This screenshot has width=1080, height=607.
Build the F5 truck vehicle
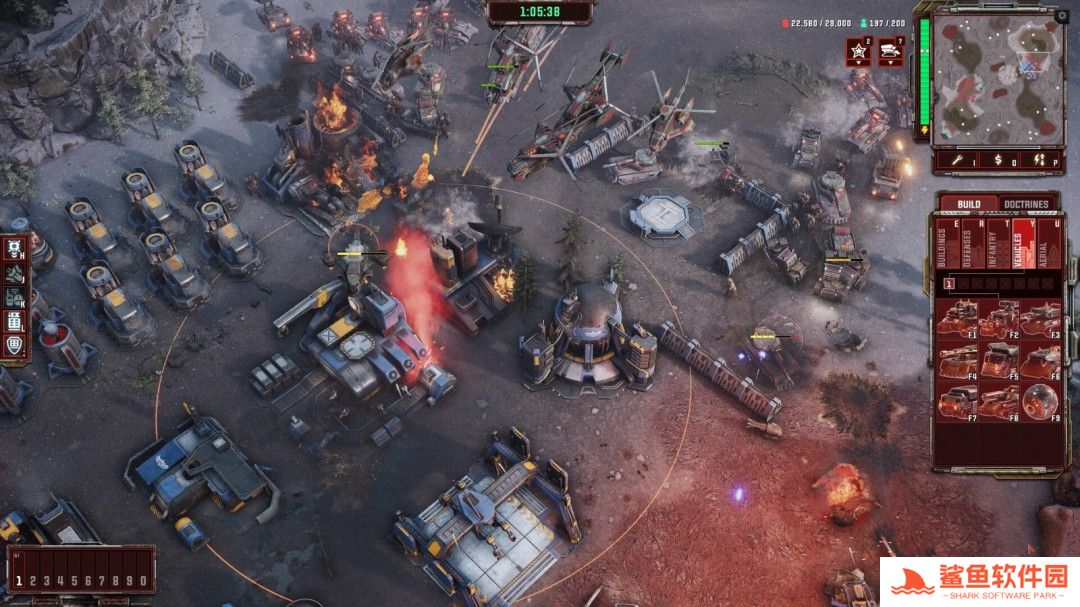tap(999, 360)
